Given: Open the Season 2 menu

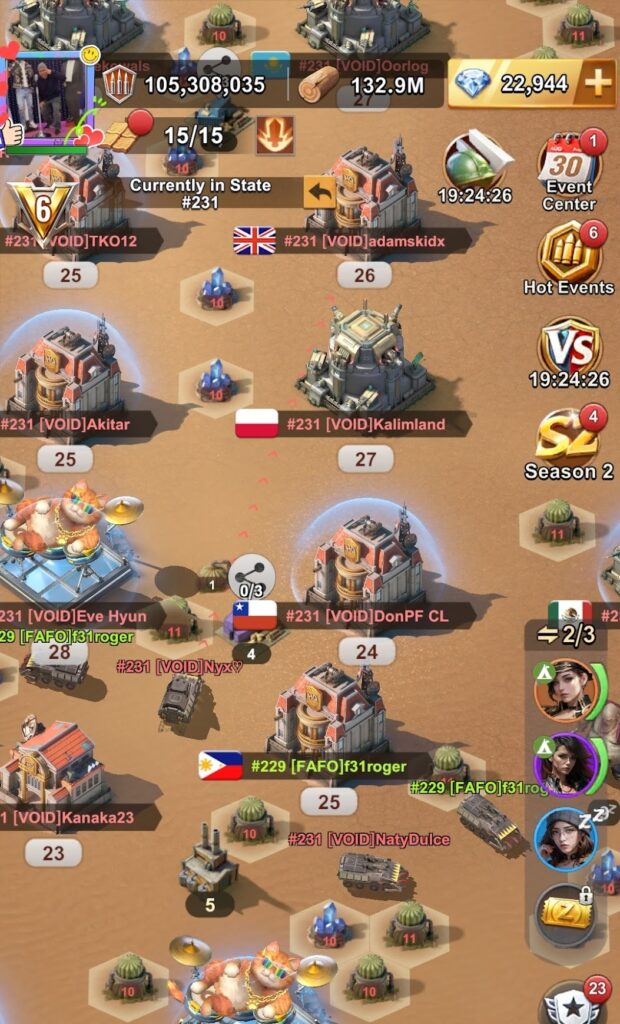Looking at the screenshot, I should tap(569, 443).
